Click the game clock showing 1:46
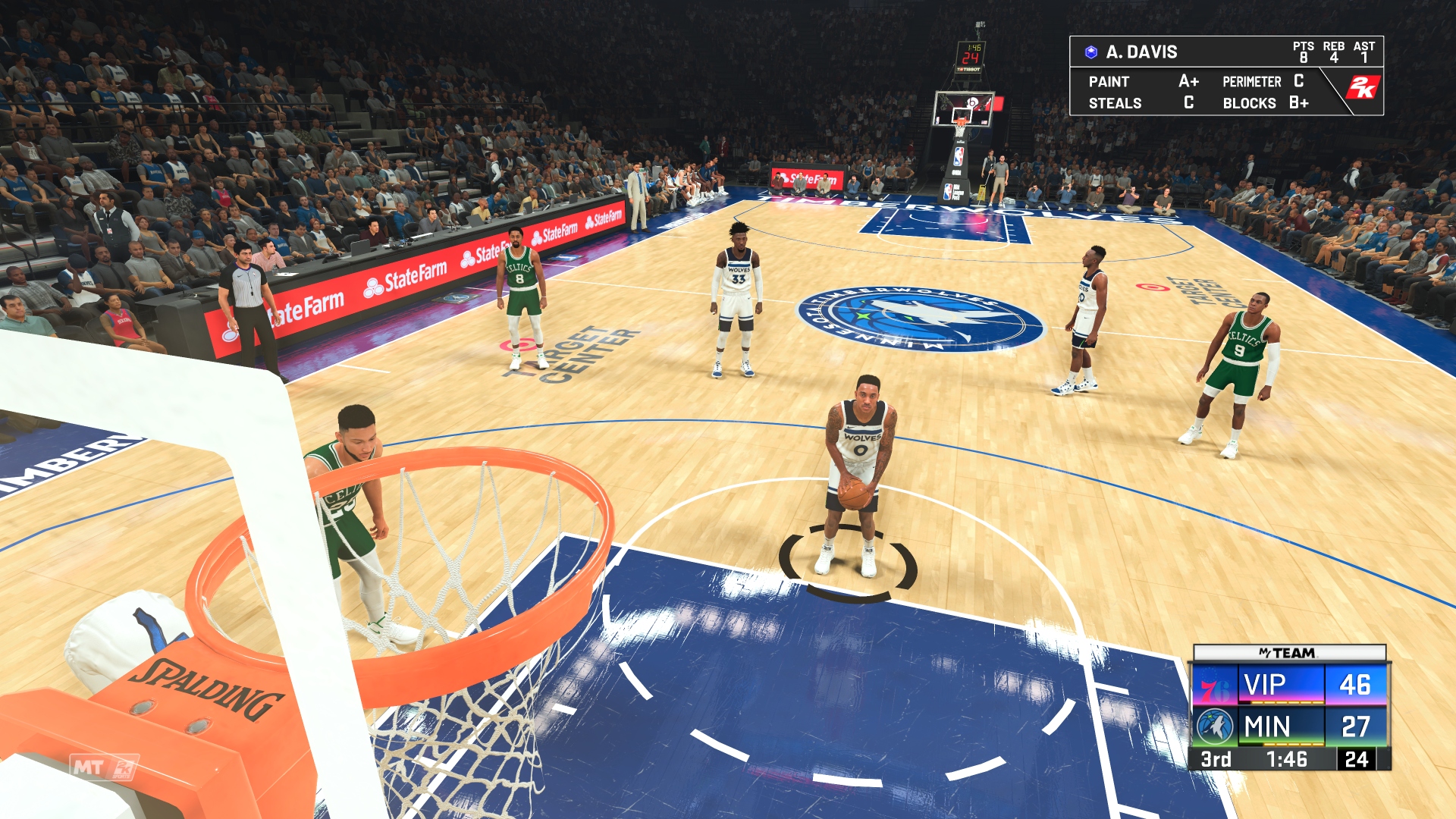Image resolution: width=1456 pixels, height=819 pixels. pyautogui.click(x=1288, y=759)
